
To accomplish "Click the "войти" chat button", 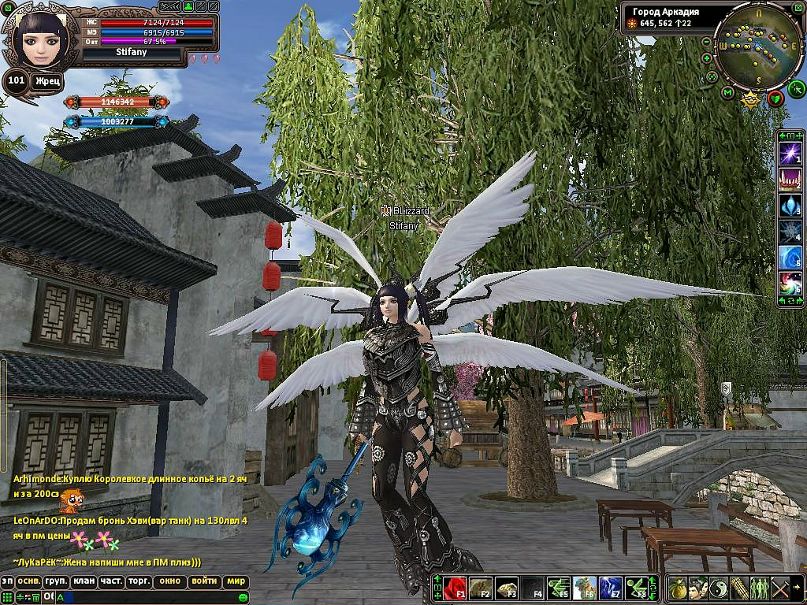I will coord(204,580).
